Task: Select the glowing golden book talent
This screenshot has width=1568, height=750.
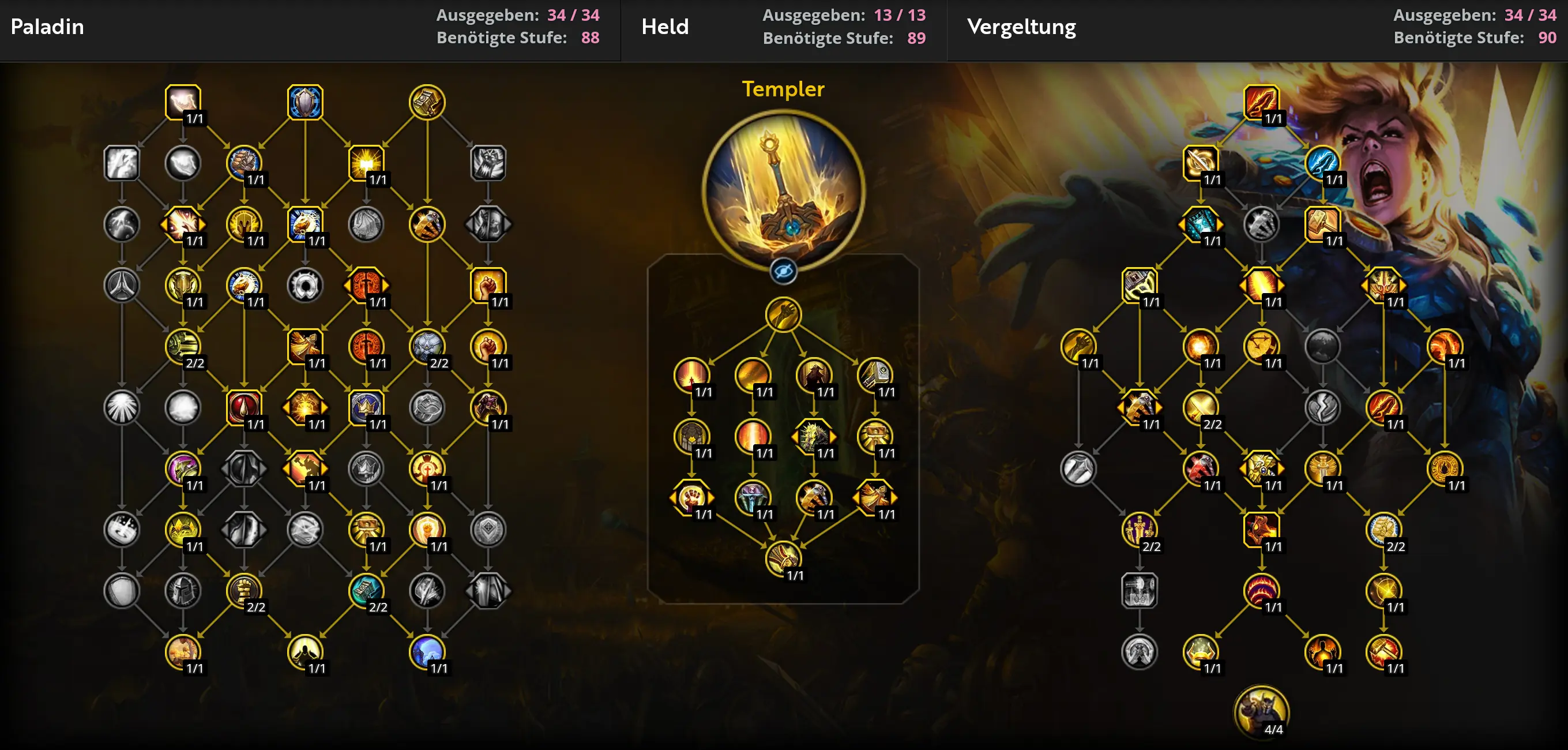Action: point(366,163)
